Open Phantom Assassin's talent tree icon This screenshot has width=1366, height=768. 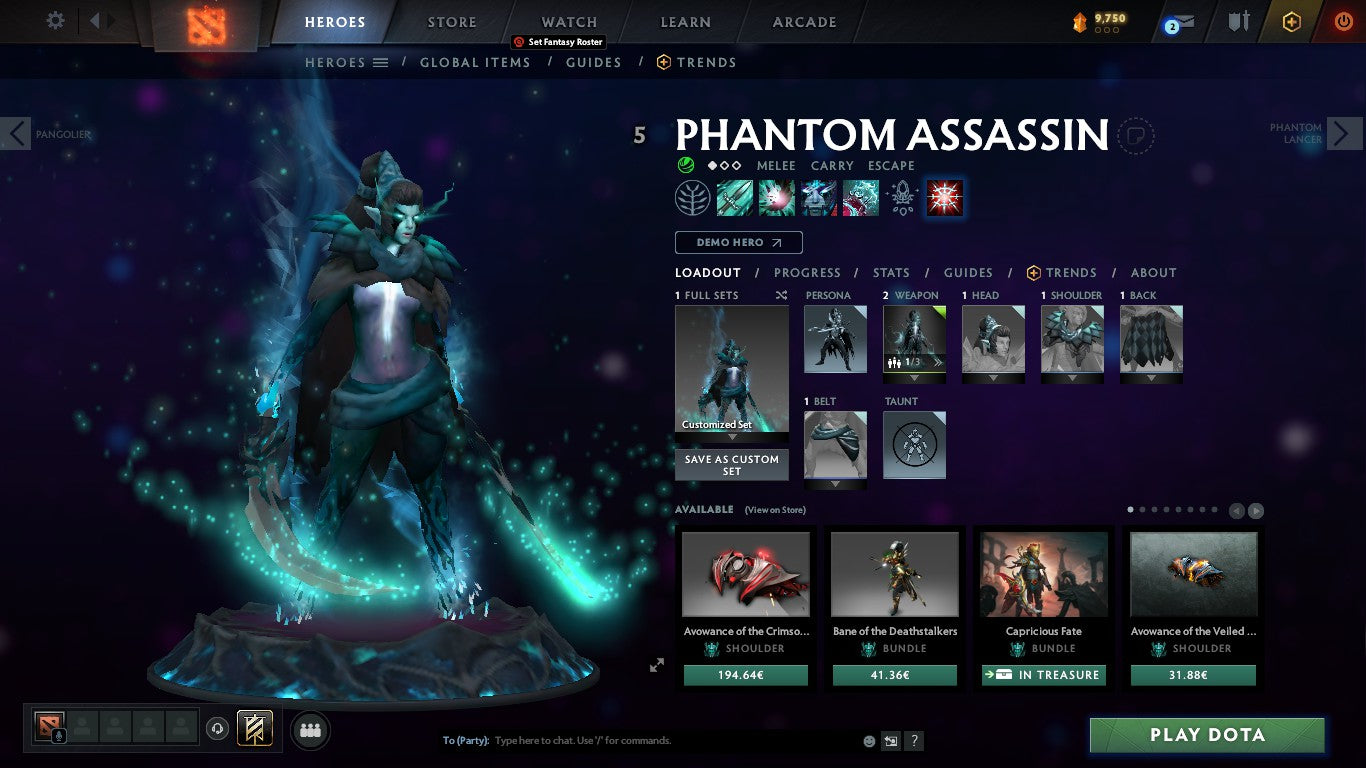(693, 197)
